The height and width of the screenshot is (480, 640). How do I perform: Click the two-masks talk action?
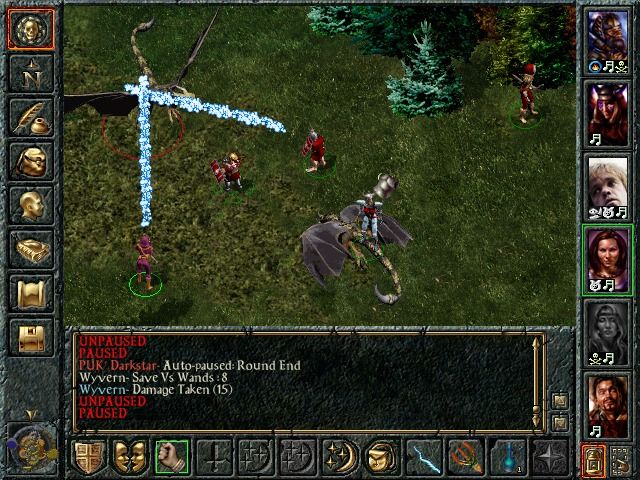tap(129, 456)
